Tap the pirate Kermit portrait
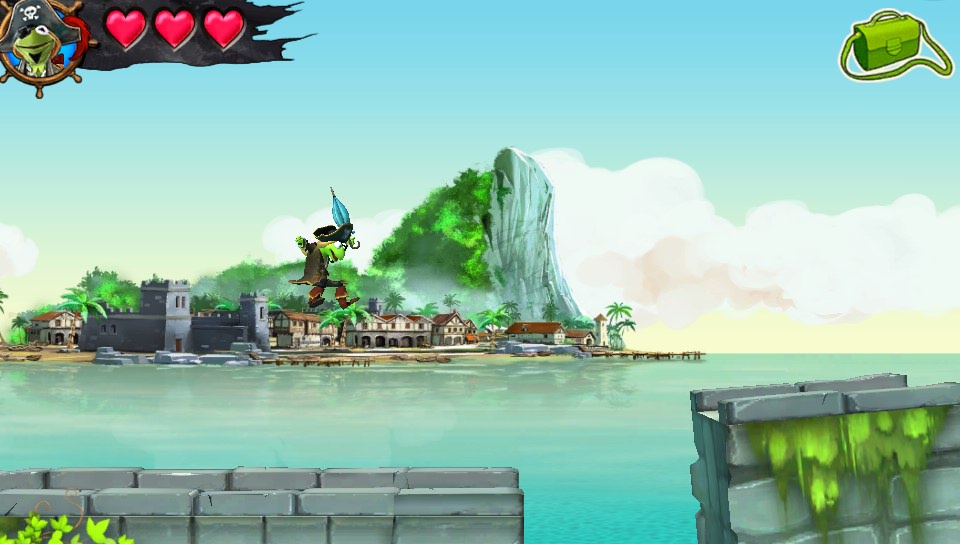 click(x=40, y=44)
